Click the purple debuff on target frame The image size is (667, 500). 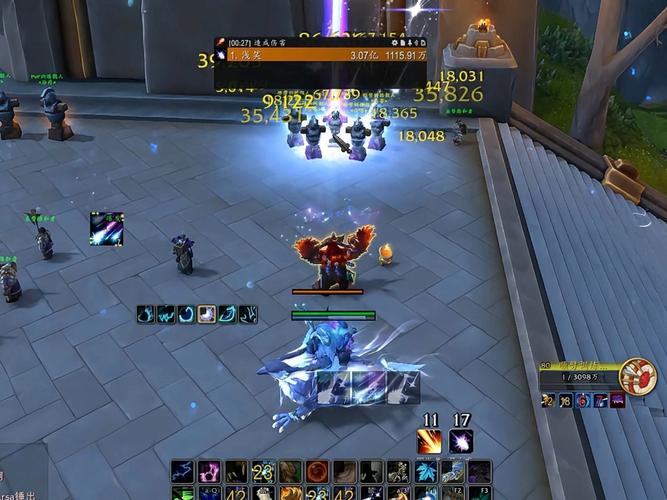click(x=617, y=400)
